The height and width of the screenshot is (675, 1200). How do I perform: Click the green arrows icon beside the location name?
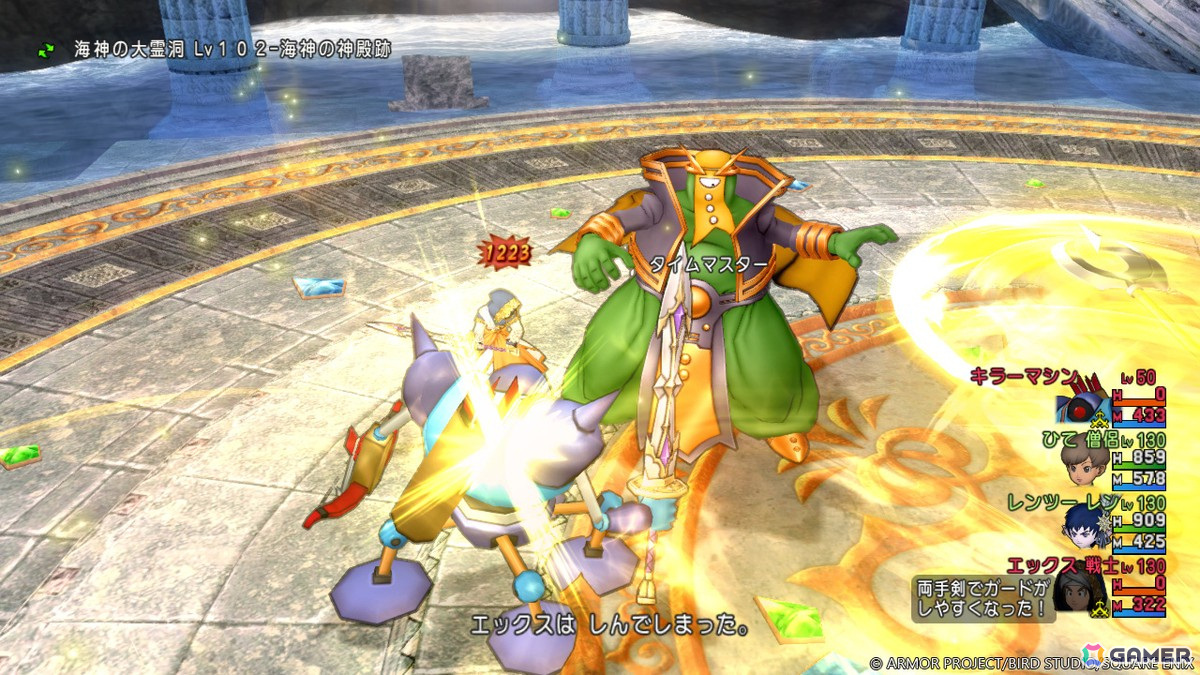47,47
